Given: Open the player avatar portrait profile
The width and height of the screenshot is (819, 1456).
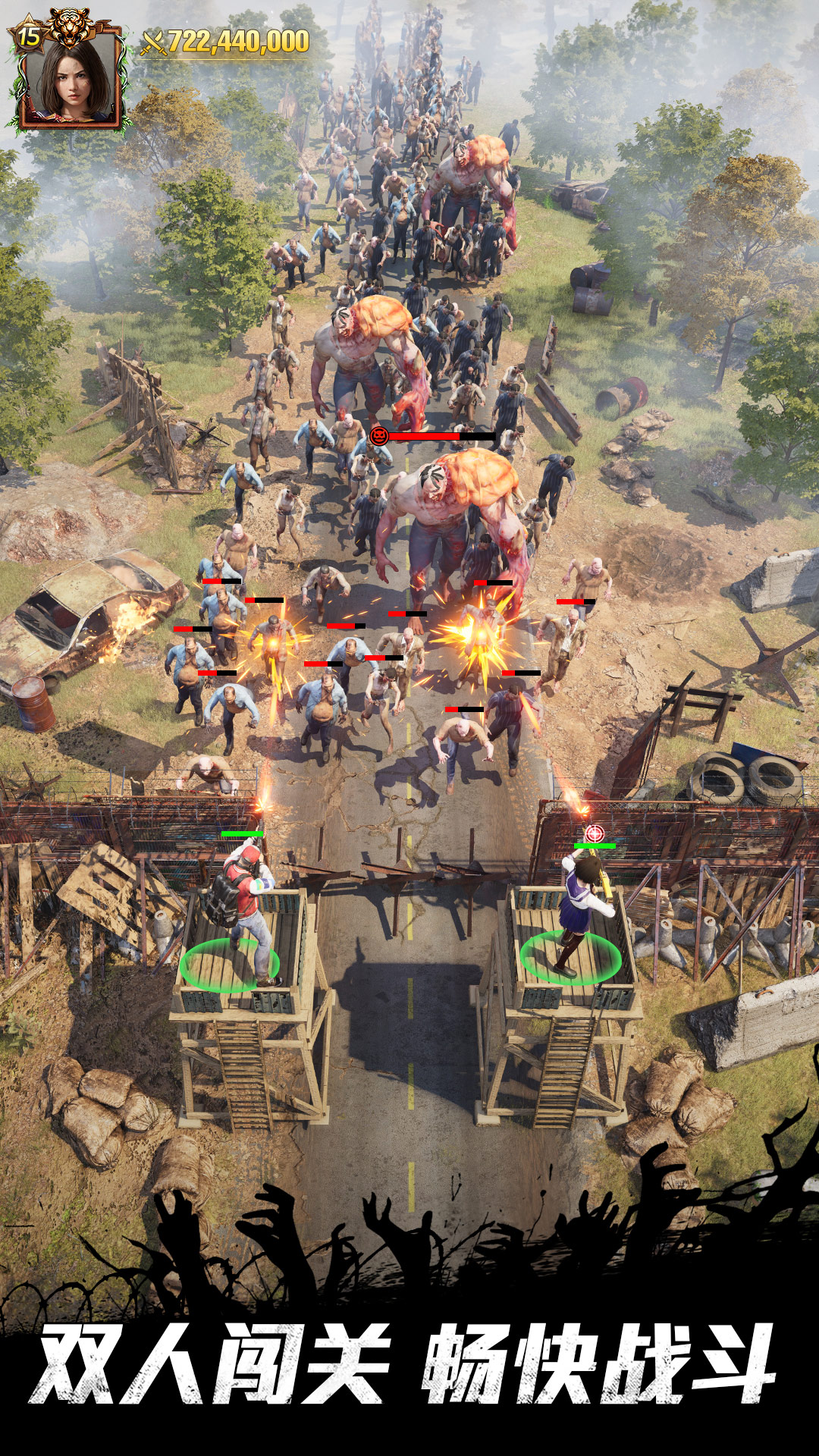Looking at the screenshot, I should point(71,80).
